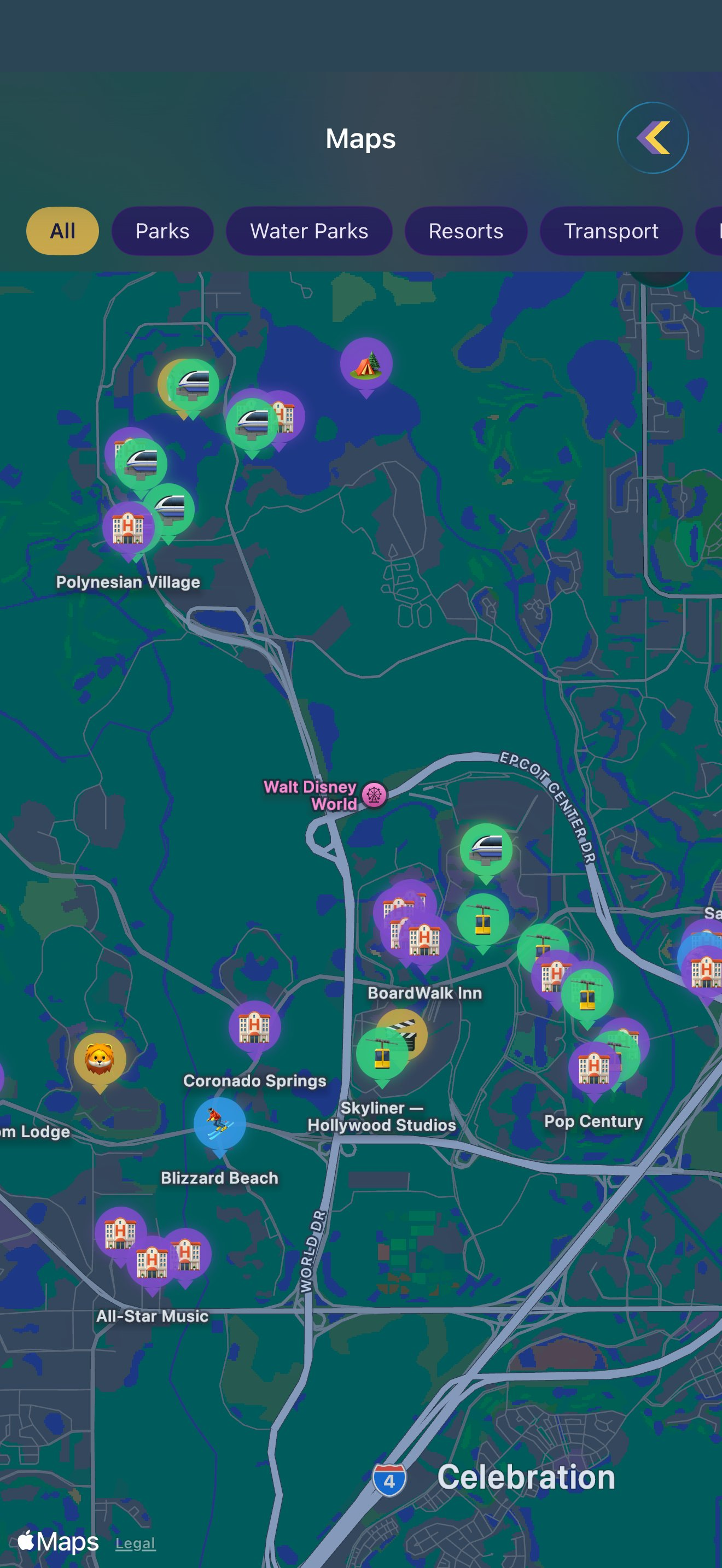Enable the Parks filter
The image size is (722, 1568).
[162, 231]
